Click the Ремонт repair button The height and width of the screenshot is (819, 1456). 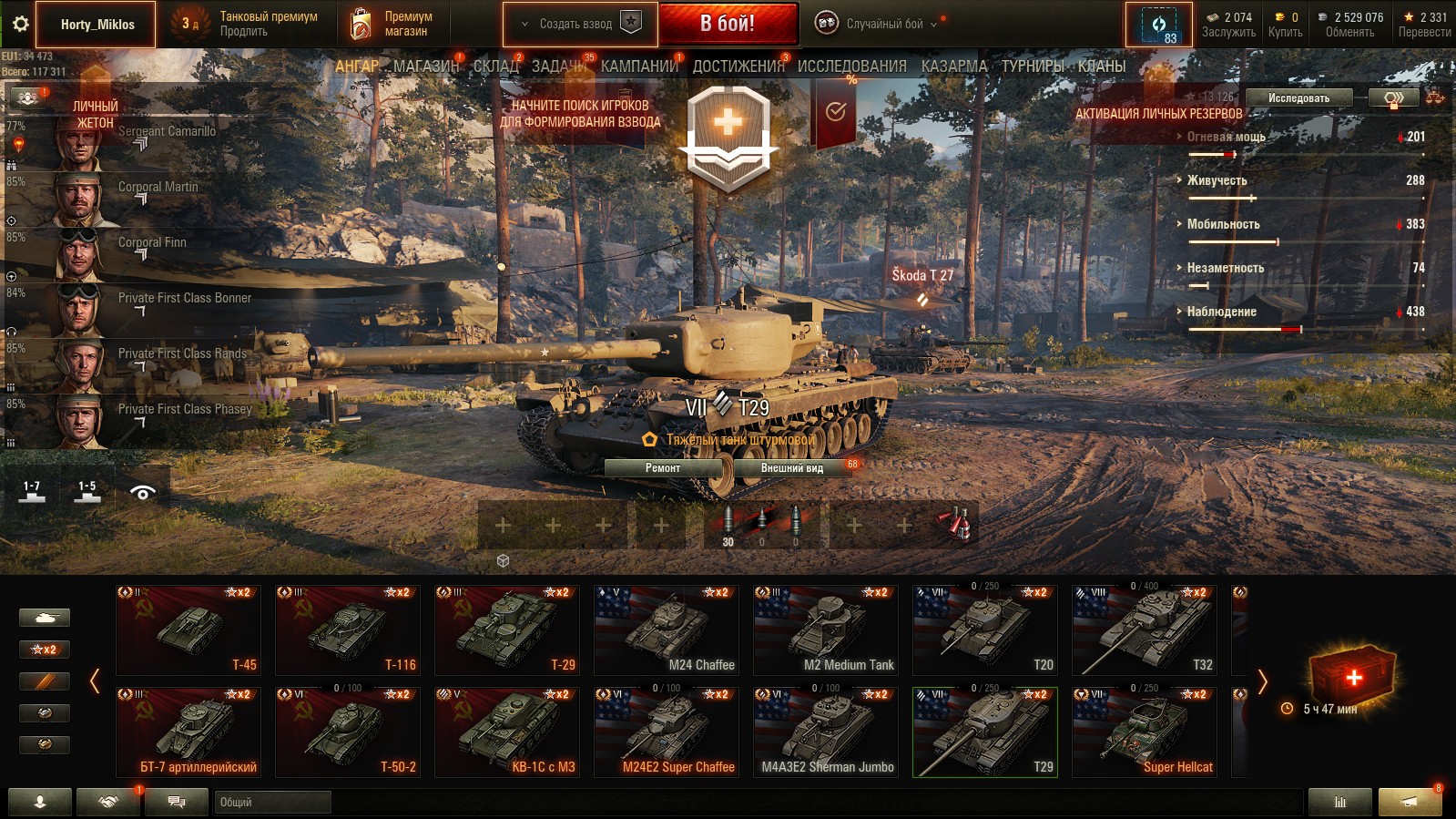click(x=663, y=468)
